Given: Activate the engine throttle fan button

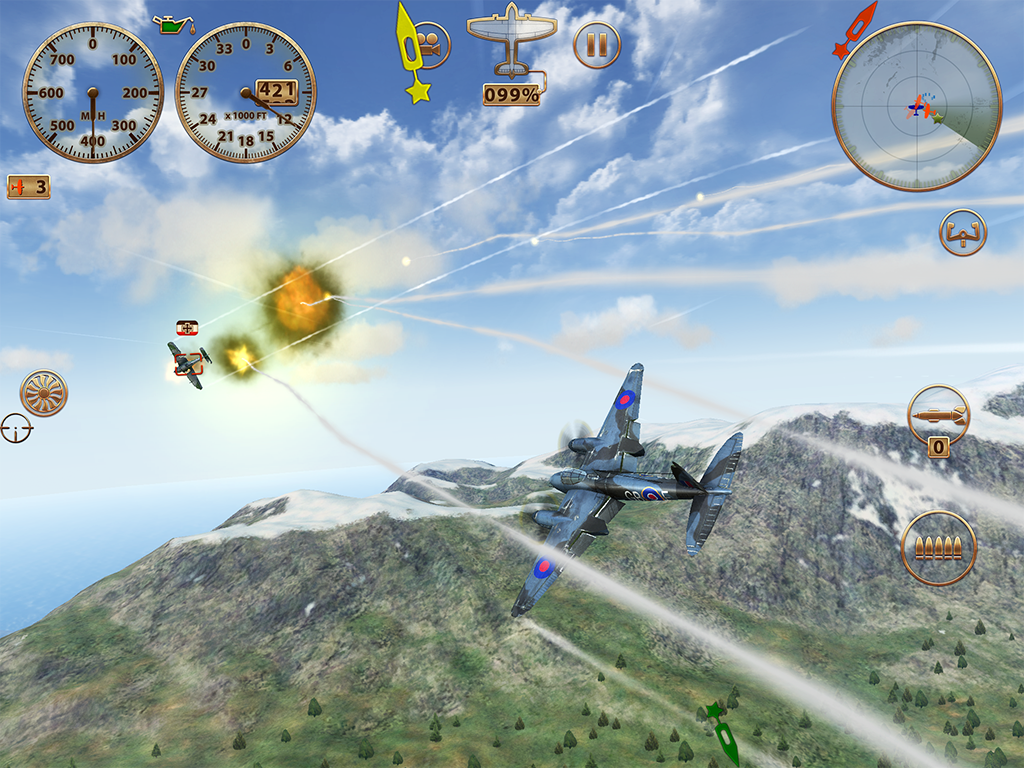Looking at the screenshot, I should pyautogui.click(x=43, y=393).
